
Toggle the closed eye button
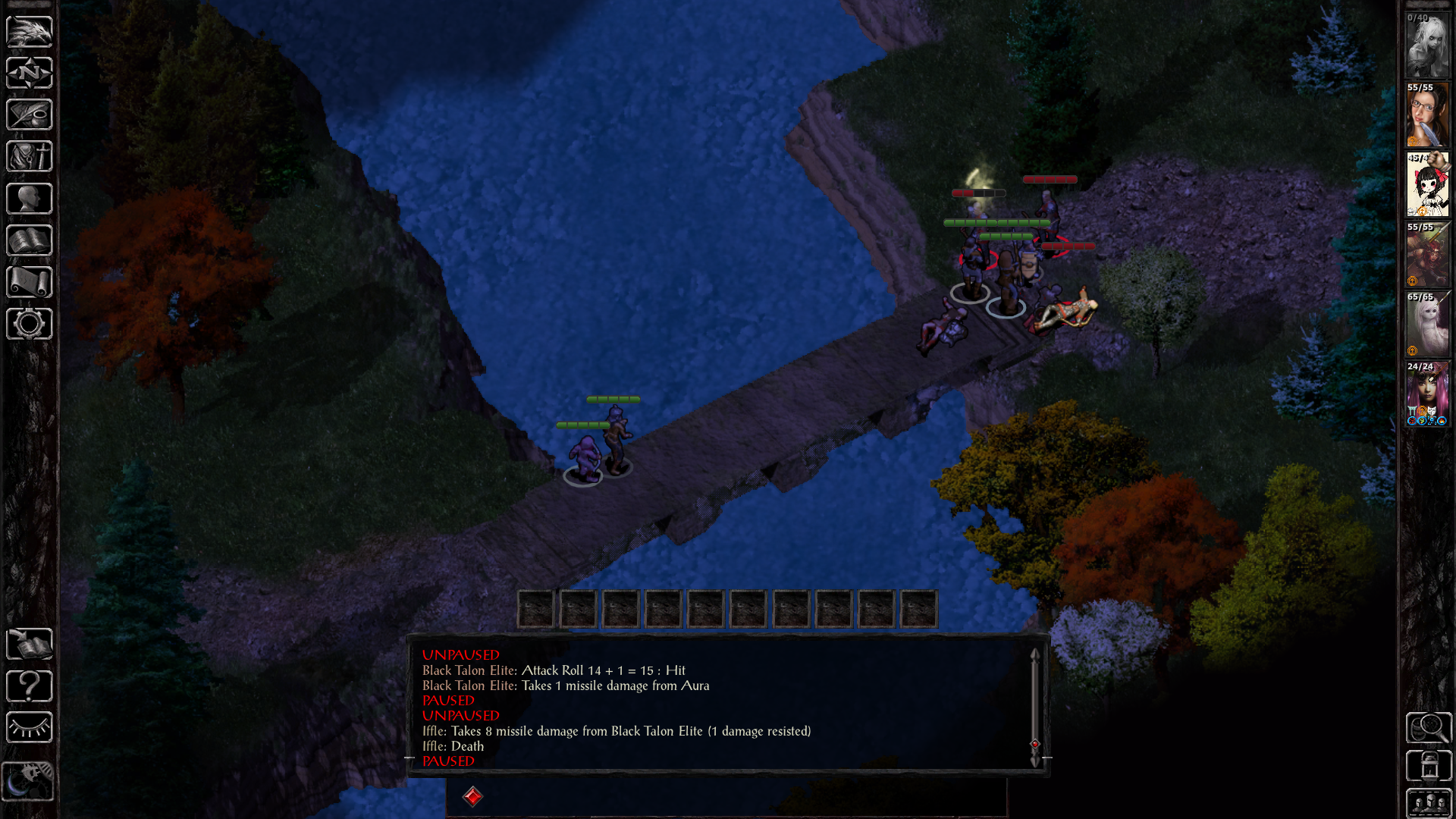pos(29,728)
